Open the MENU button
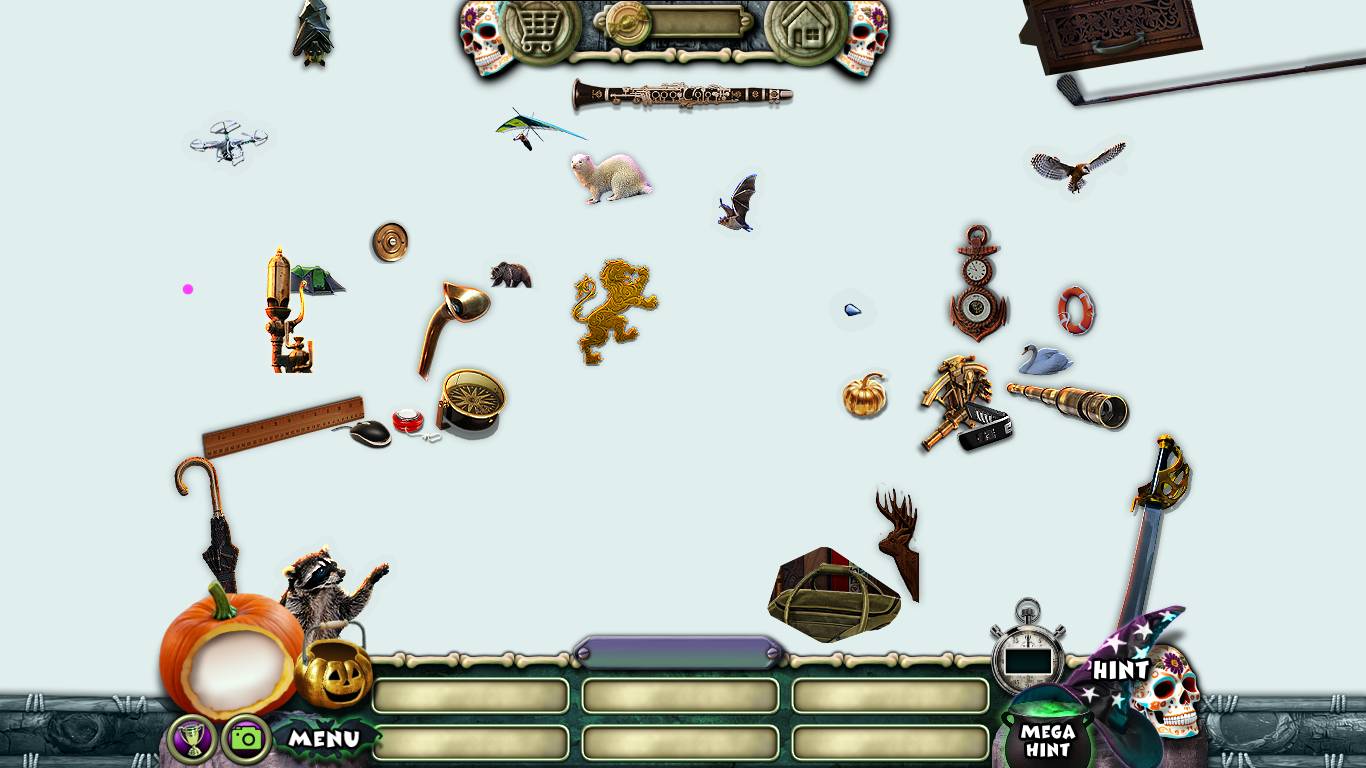Image resolution: width=1366 pixels, height=768 pixels. (324, 739)
